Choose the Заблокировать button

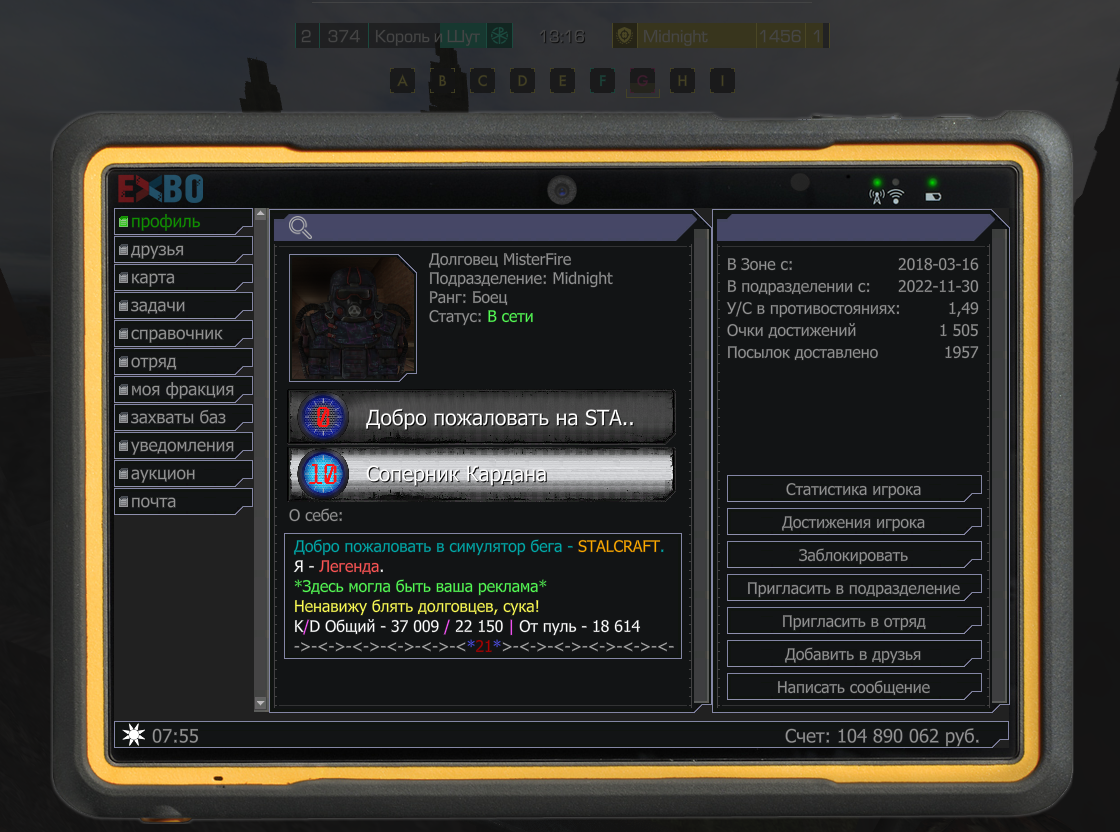853,556
